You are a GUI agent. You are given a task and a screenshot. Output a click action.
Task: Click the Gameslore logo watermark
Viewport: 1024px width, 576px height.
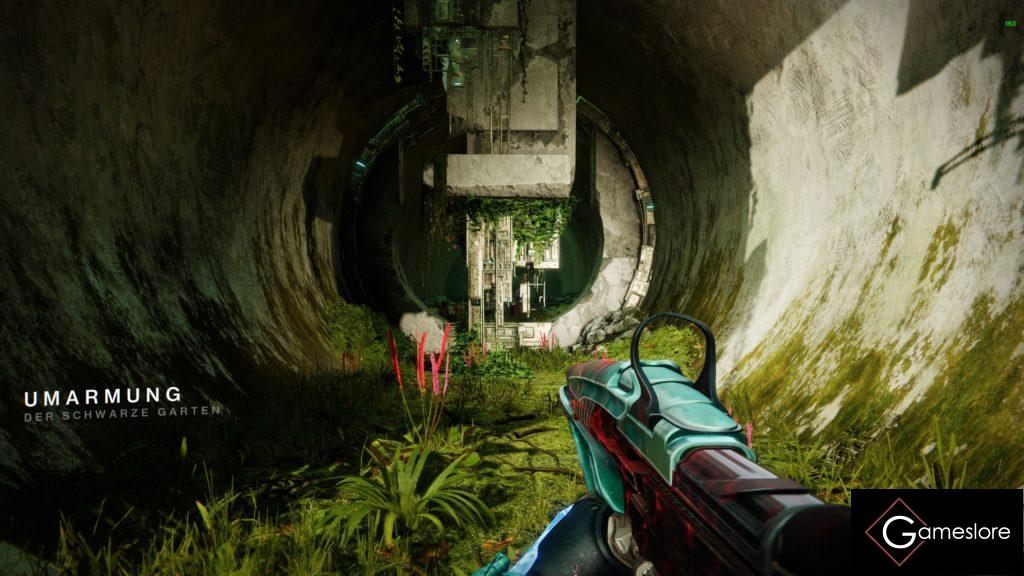click(937, 532)
